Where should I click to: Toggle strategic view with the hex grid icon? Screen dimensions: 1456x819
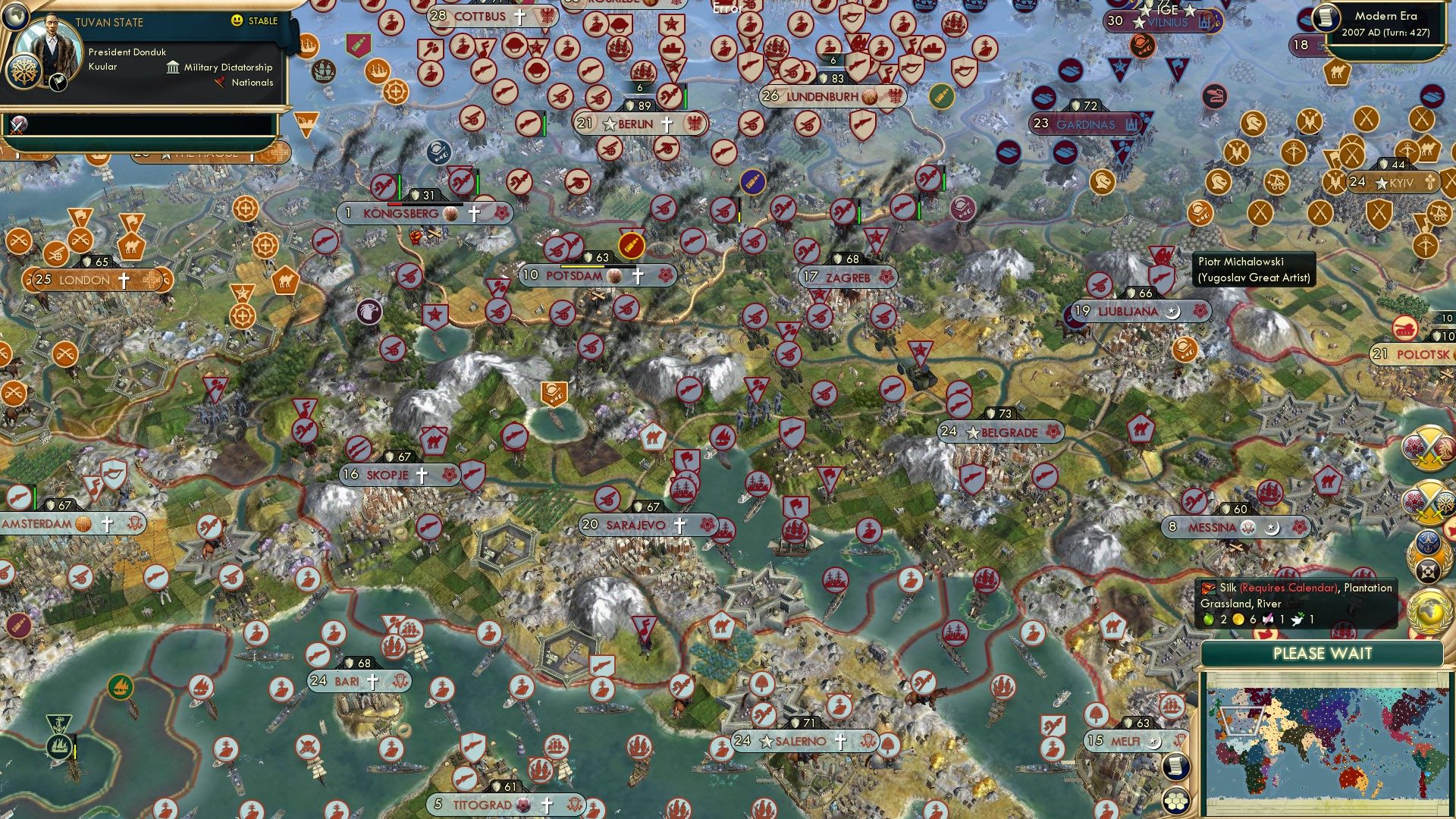[1176, 801]
